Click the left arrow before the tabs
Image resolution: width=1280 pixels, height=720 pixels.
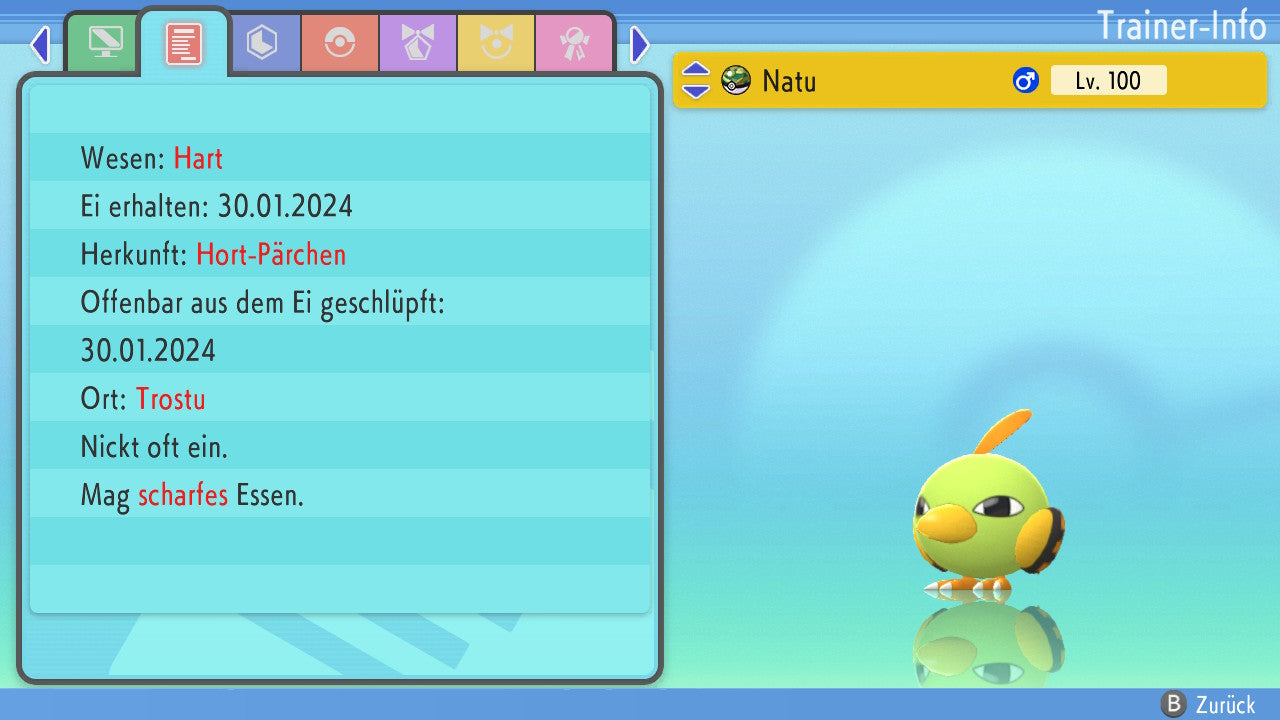40,44
